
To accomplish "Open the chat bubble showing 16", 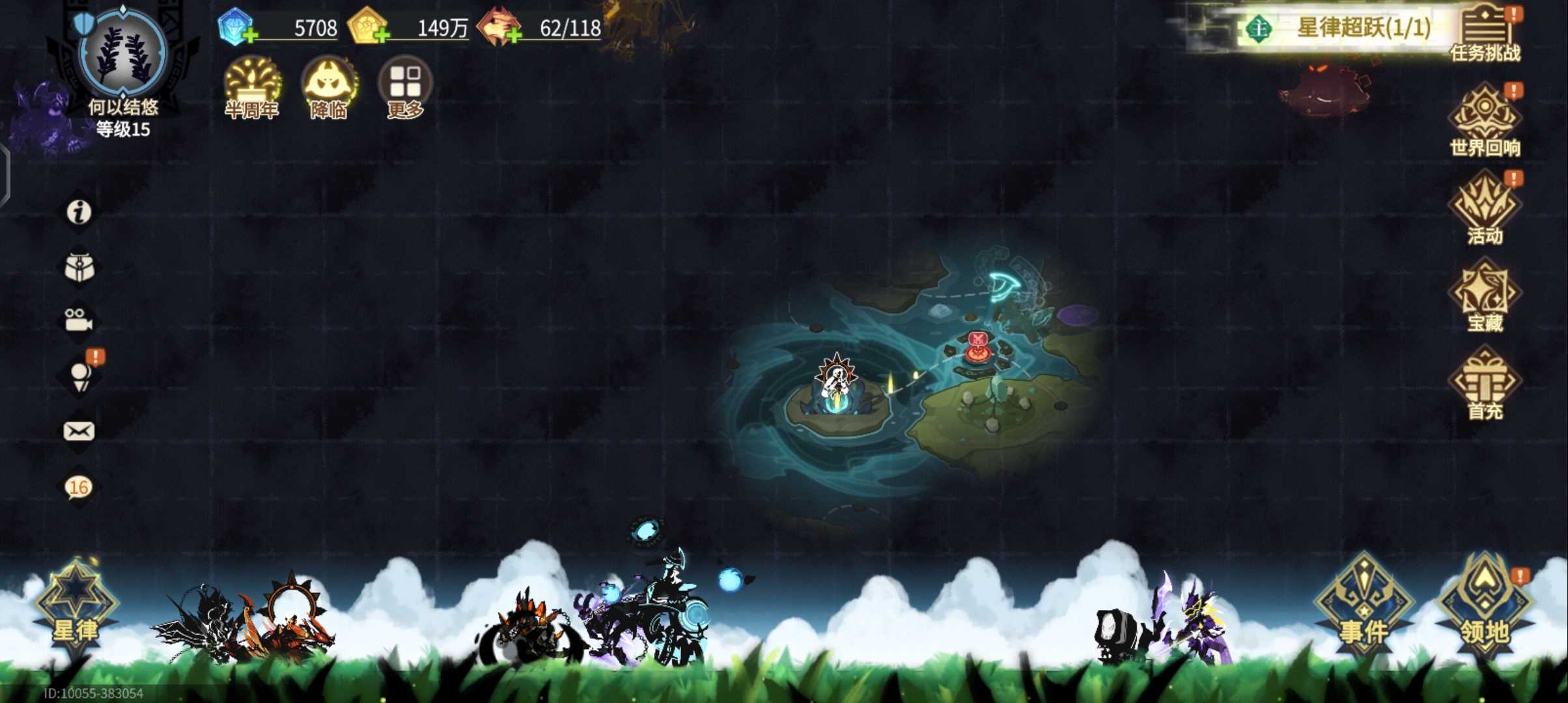I will pyautogui.click(x=79, y=487).
